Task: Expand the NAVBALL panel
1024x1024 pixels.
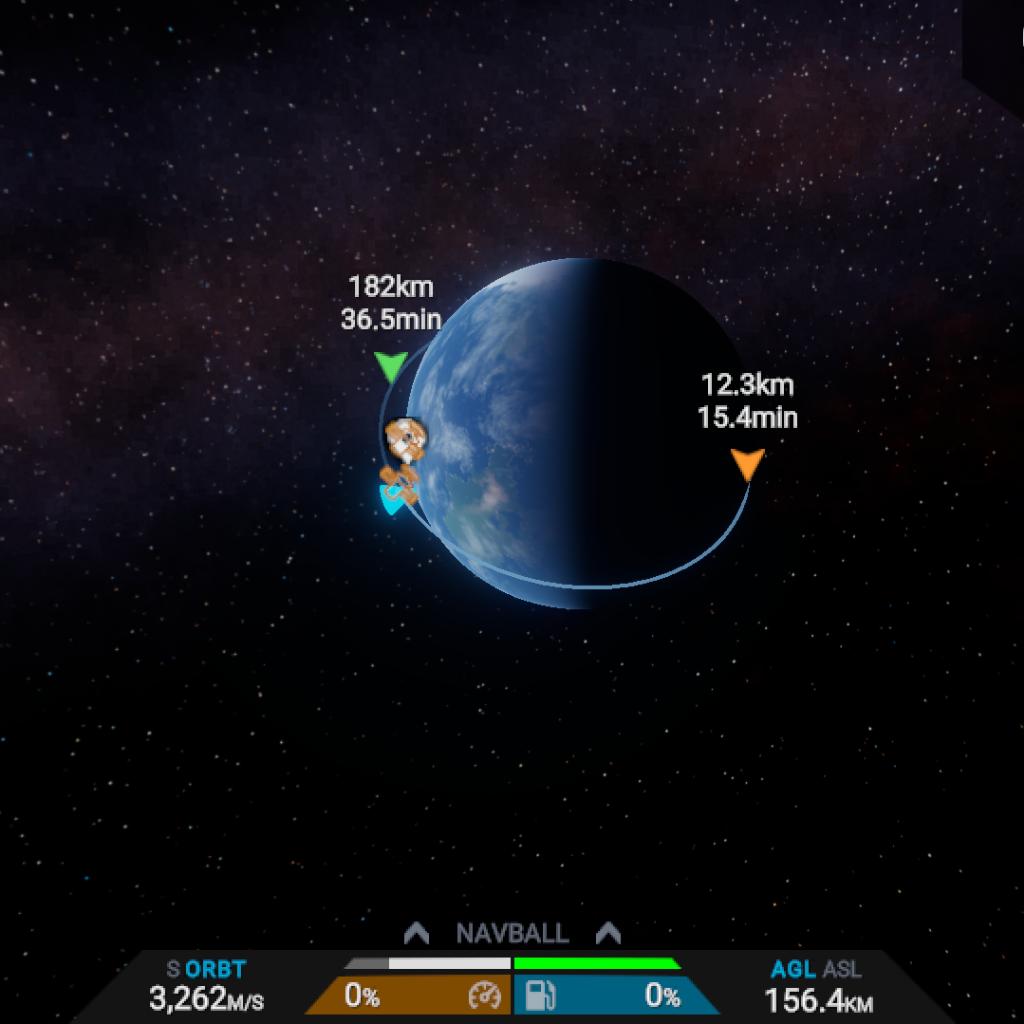Action: 512,933
